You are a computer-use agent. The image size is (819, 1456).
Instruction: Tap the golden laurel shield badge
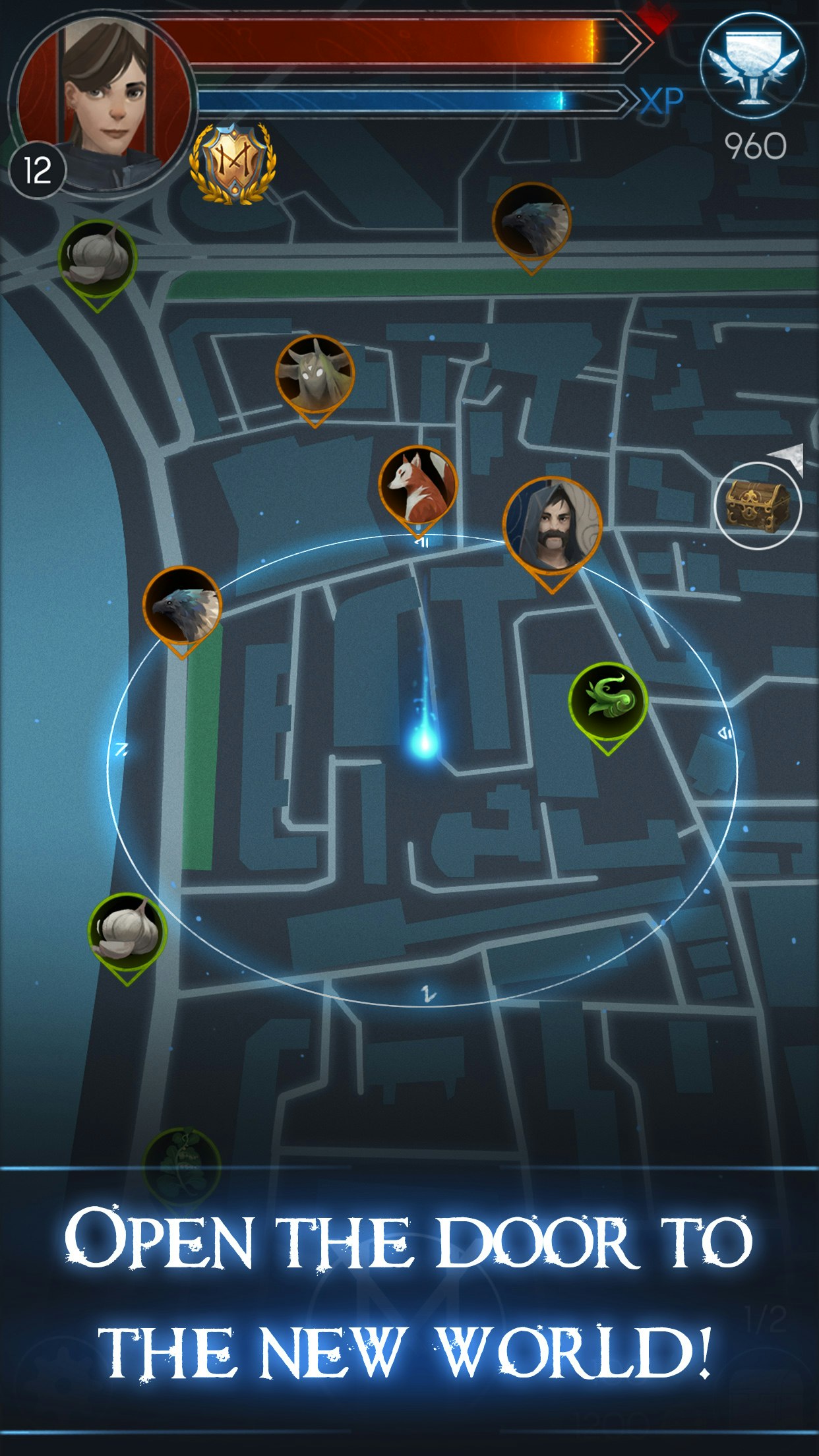click(232, 164)
